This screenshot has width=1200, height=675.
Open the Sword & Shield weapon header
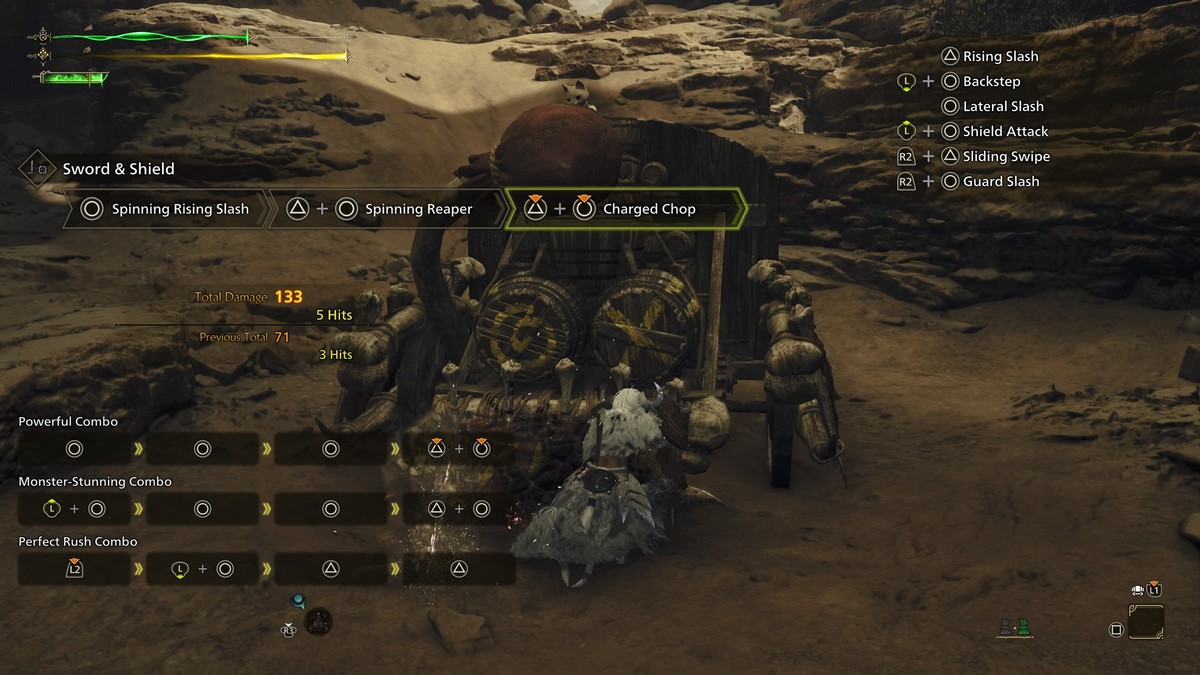pyautogui.click(x=118, y=169)
